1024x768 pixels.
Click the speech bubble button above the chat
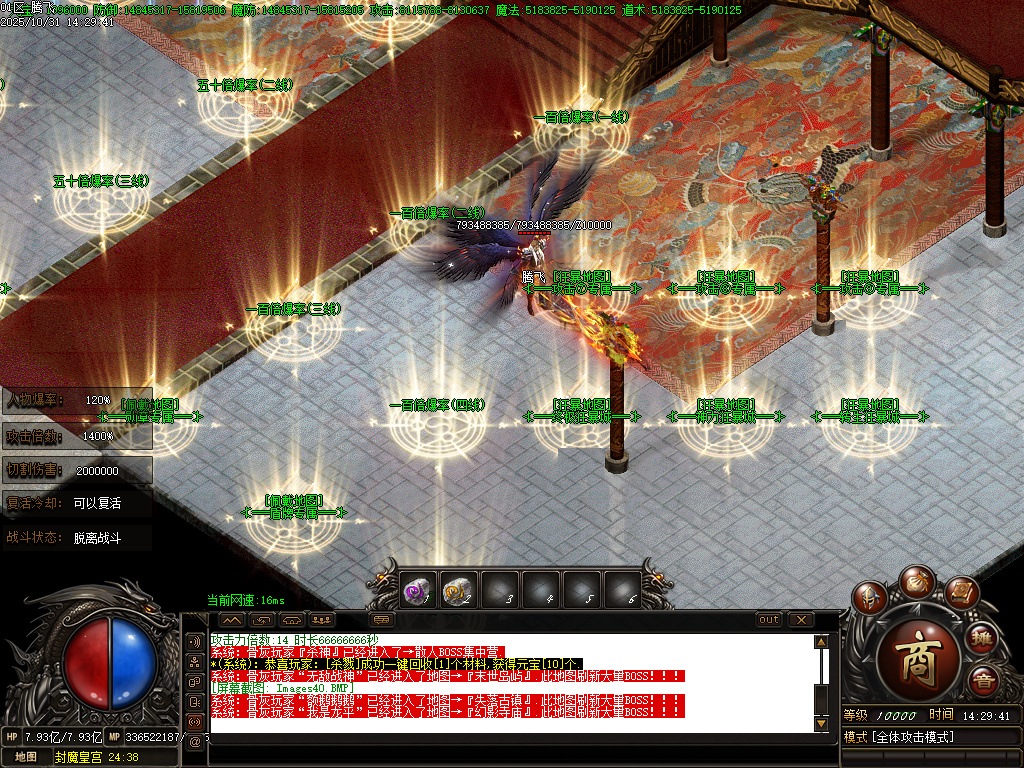click(x=380, y=620)
